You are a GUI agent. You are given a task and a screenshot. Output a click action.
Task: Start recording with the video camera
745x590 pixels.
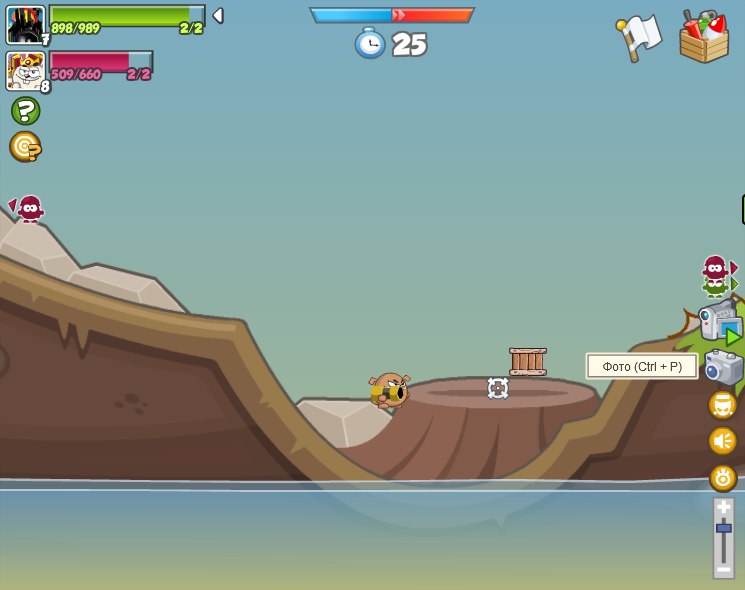click(x=719, y=322)
